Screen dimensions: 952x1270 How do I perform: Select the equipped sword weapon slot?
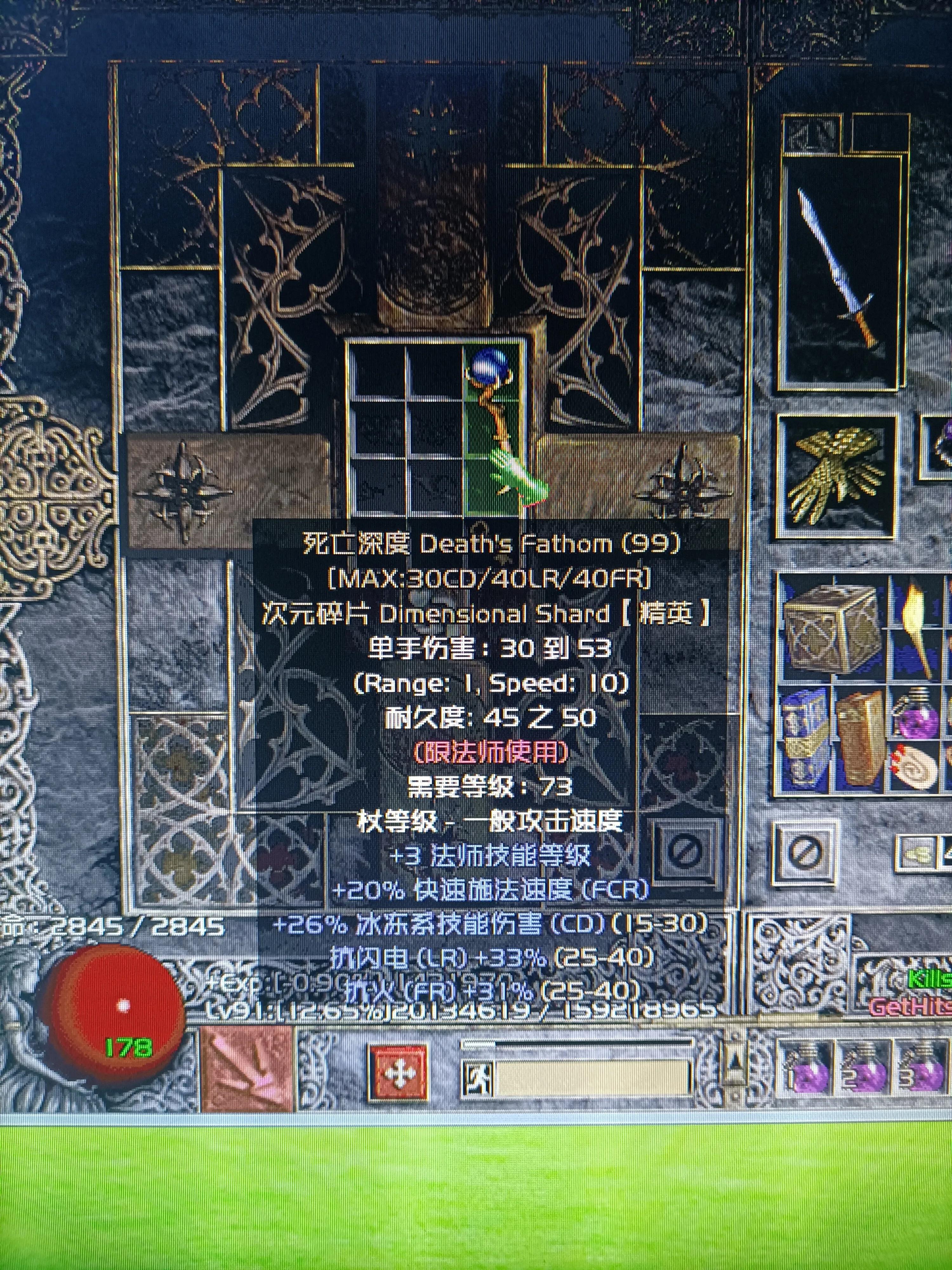[x=839, y=273]
